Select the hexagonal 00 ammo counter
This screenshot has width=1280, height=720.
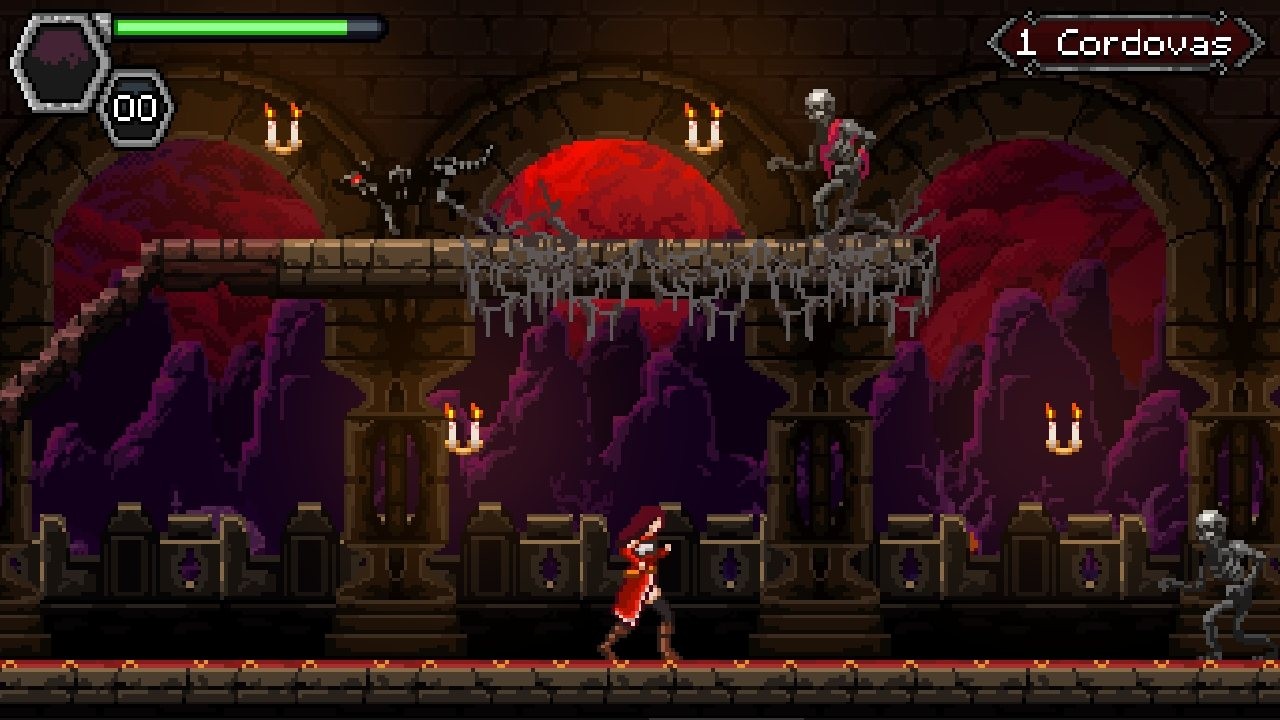point(137,103)
